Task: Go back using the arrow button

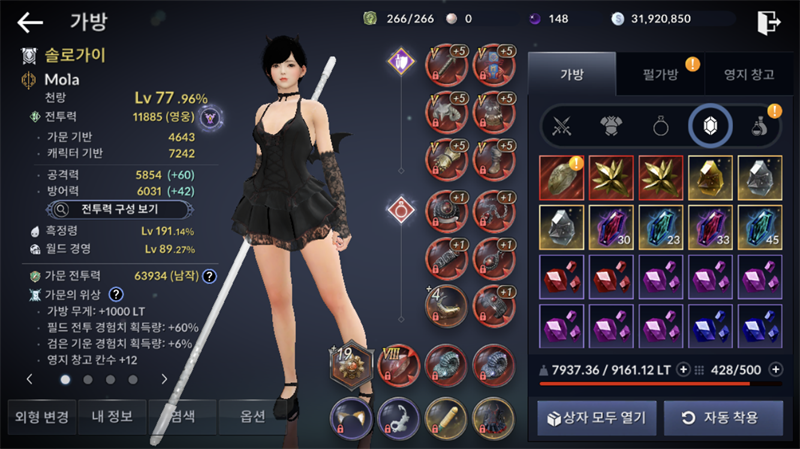Action: (30, 21)
